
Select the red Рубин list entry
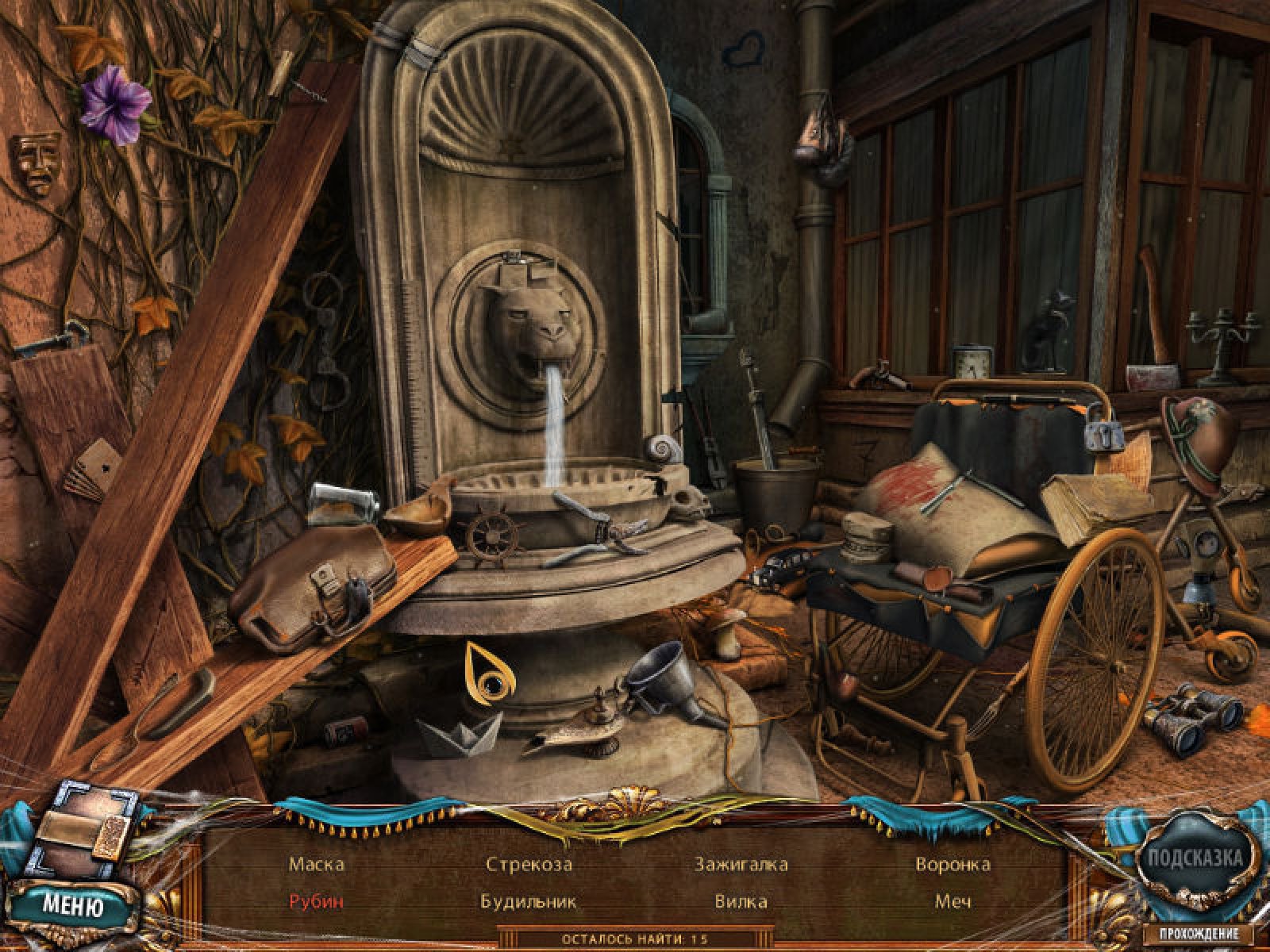point(316,902)
